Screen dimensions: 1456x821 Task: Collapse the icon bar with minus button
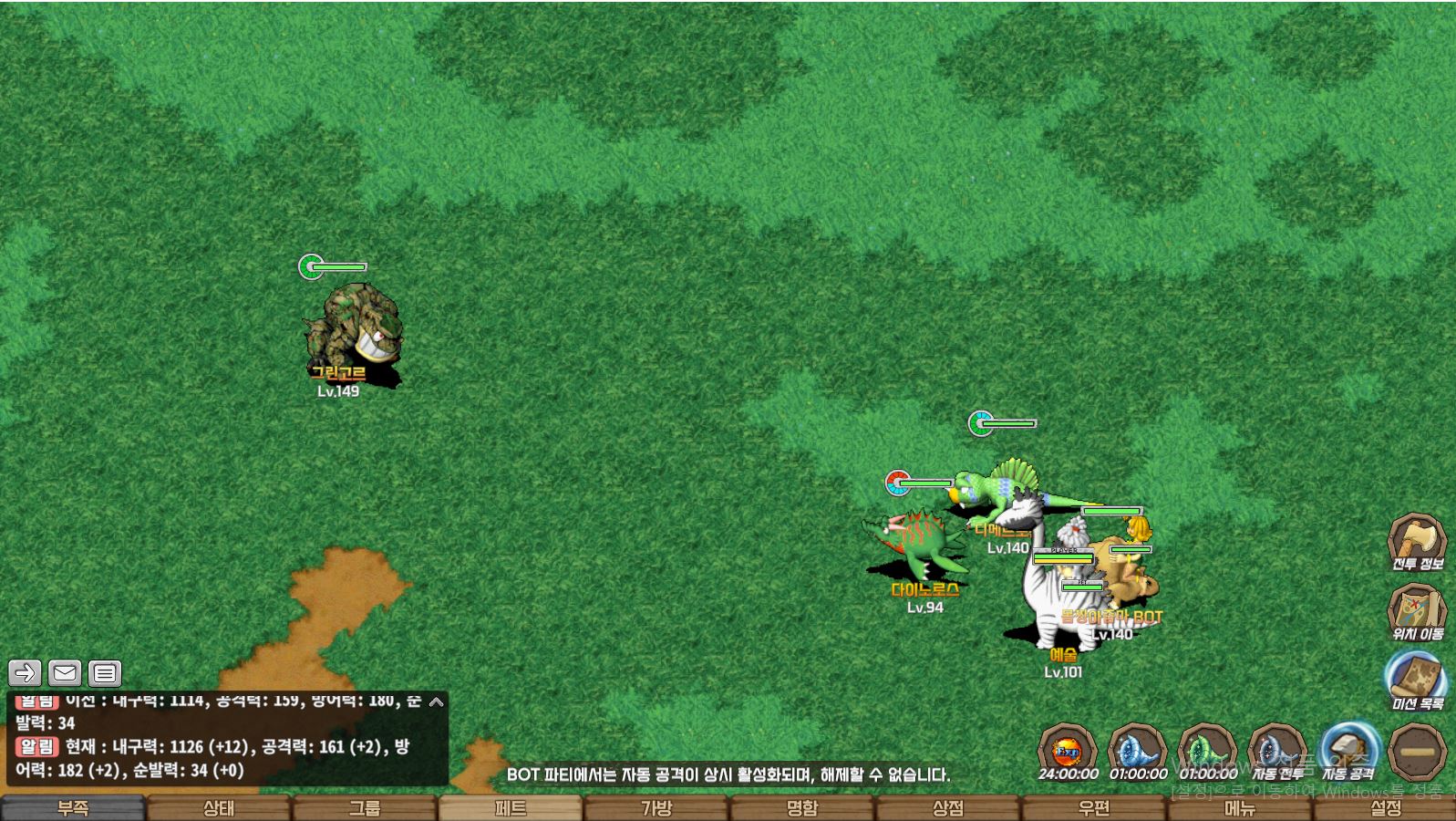(x=1418, y=752)
